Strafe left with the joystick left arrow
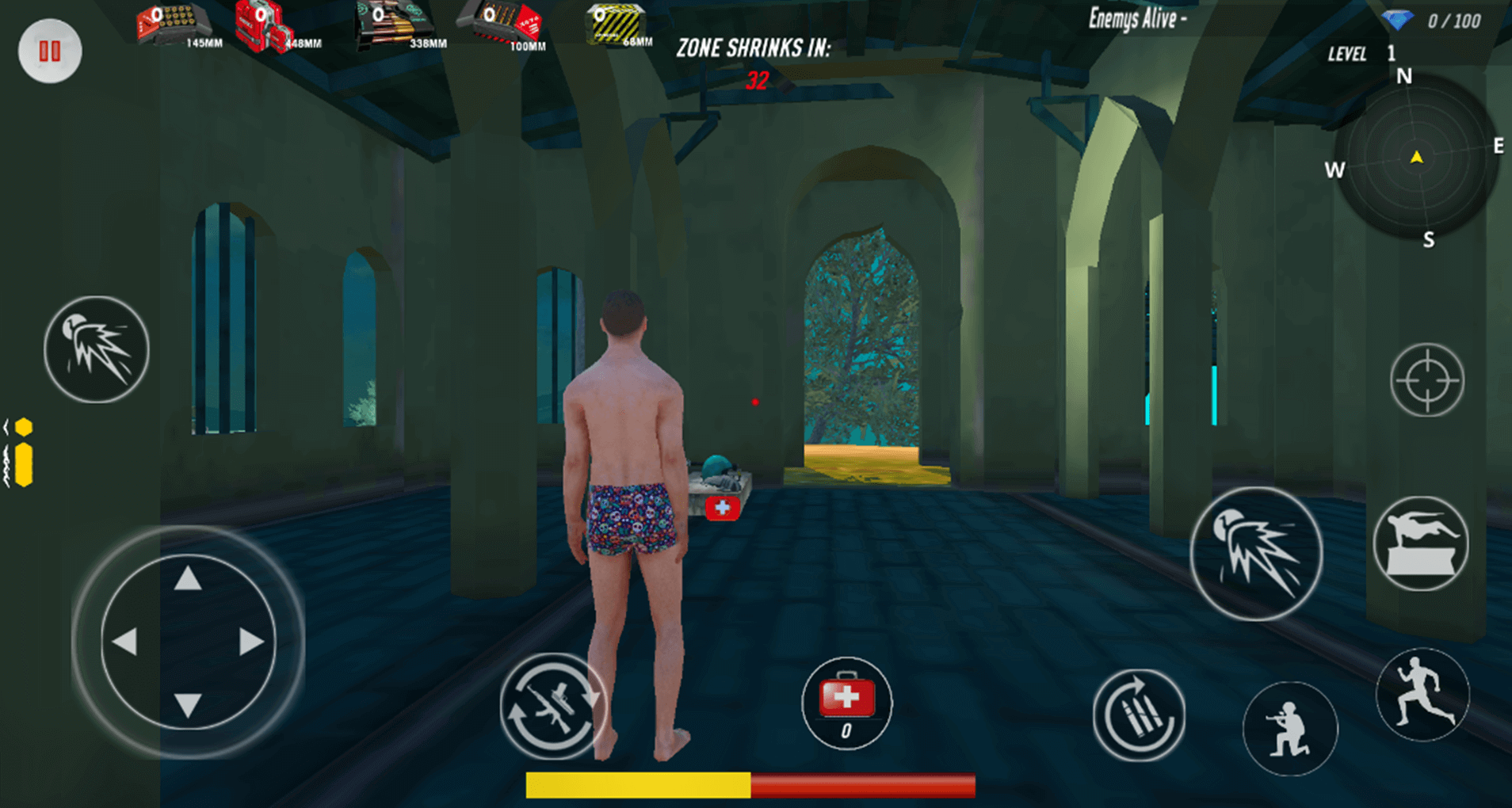The height and width of the screenshot is (808, 1512). click(x=125, y=642)
